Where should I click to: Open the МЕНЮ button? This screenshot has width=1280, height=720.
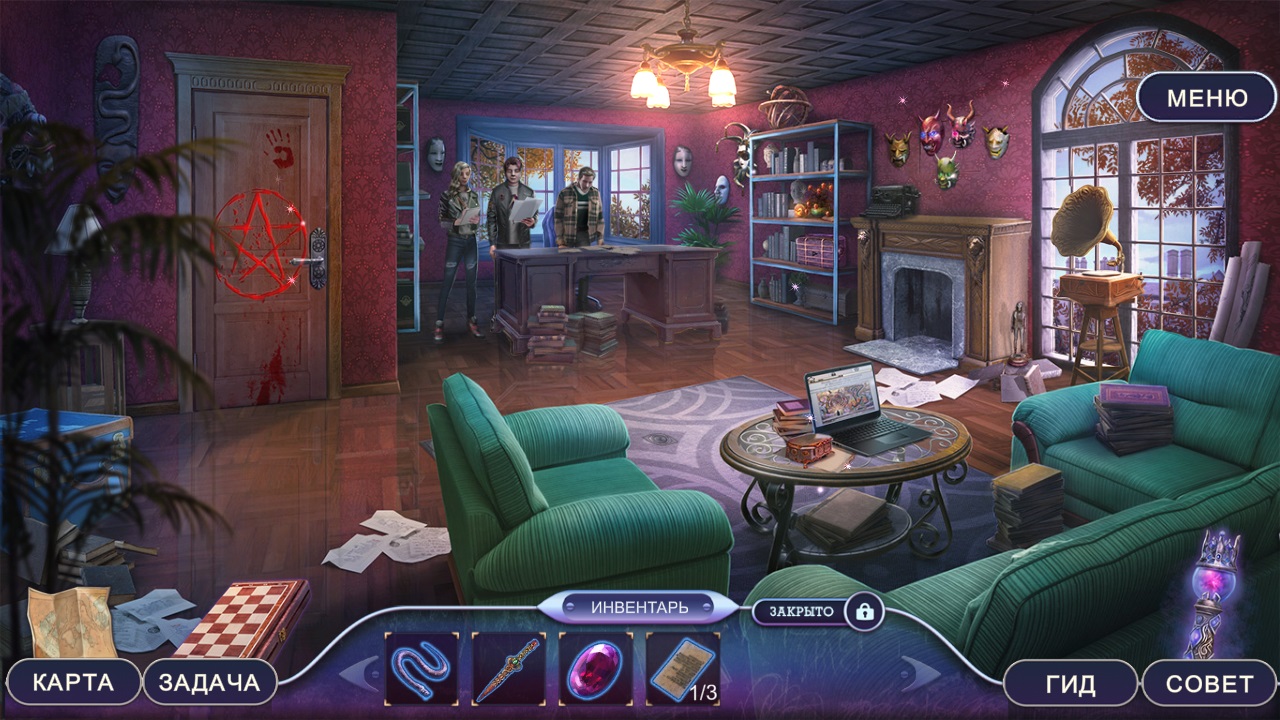(1207, 98)
